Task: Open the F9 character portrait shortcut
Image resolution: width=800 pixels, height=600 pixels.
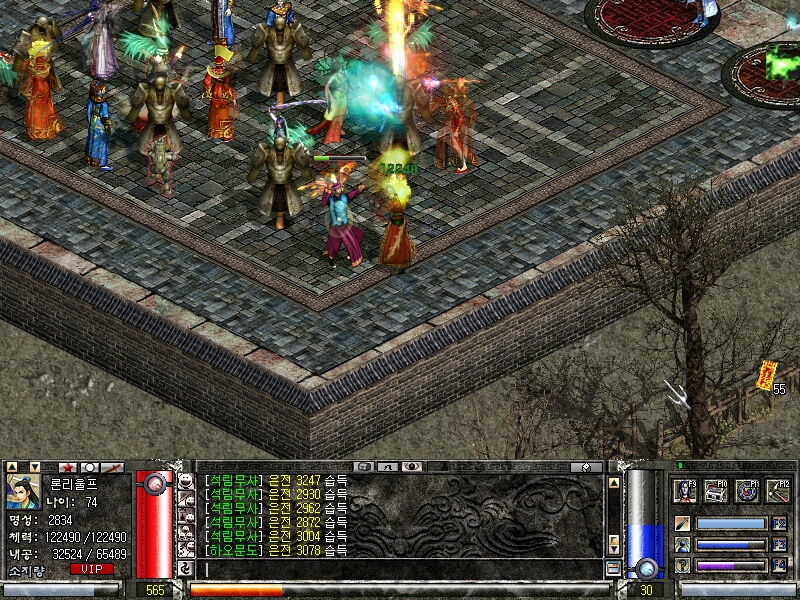Action: click(x=685, y=491)
